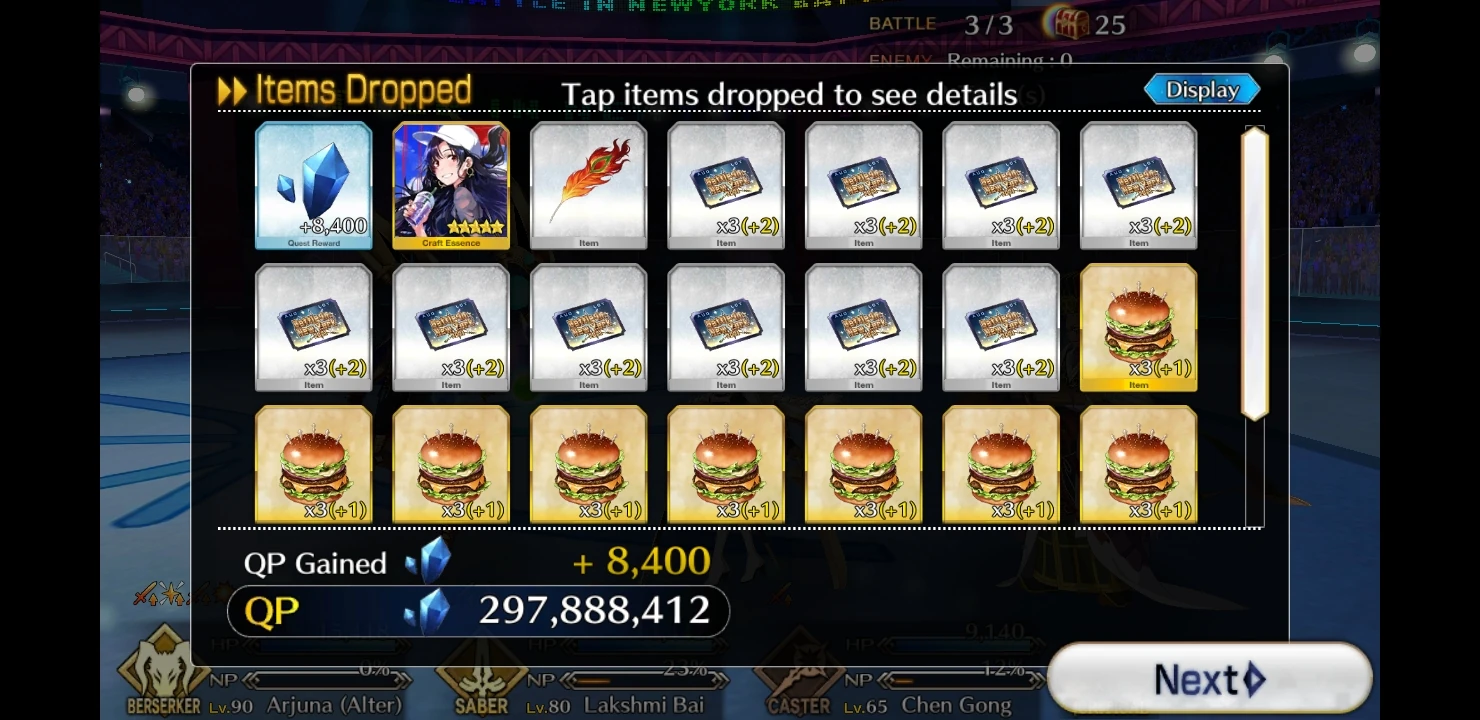The image size is (1480, 720).
Task: Tap the first event ticket drop x3(+2)
Action: pos(726,185)
